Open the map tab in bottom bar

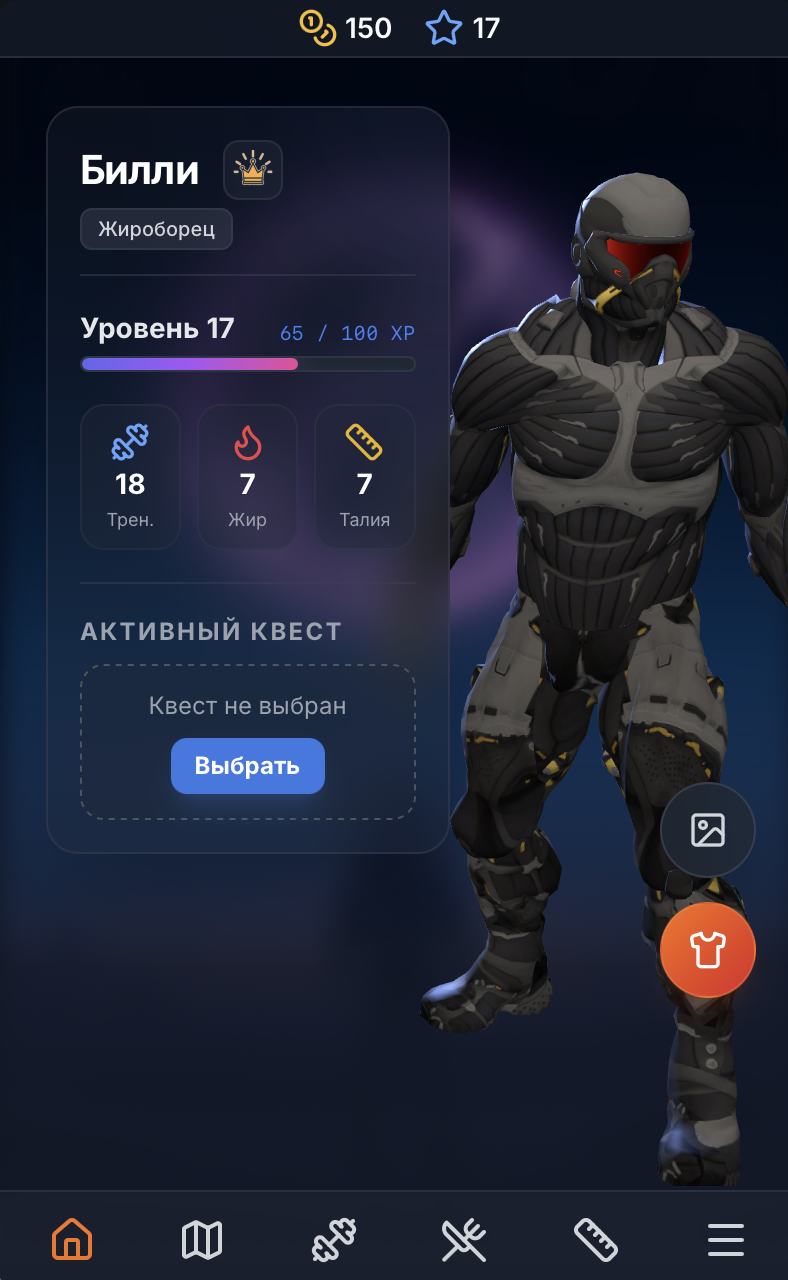(x=202, y=1240)
